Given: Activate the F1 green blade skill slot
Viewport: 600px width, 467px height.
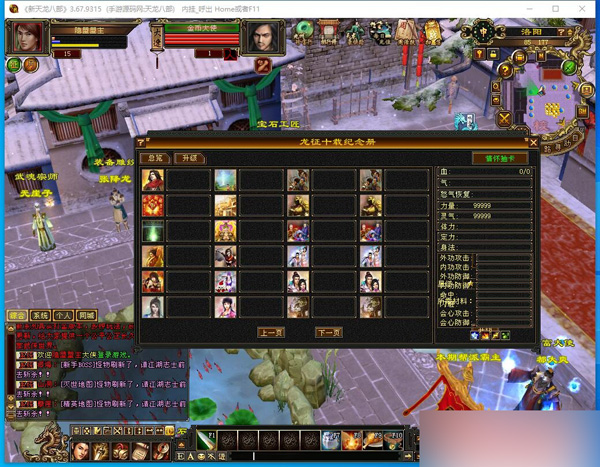Looking at the screenshot, I should 206,440.
